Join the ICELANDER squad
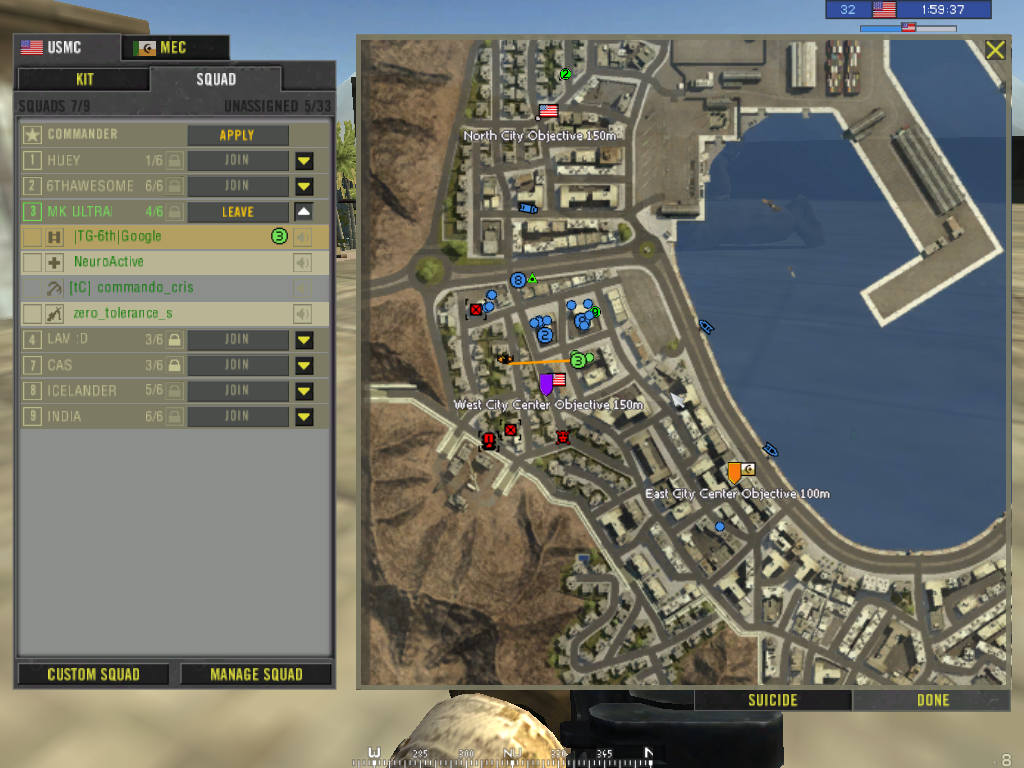 click(x=237, y=391)
